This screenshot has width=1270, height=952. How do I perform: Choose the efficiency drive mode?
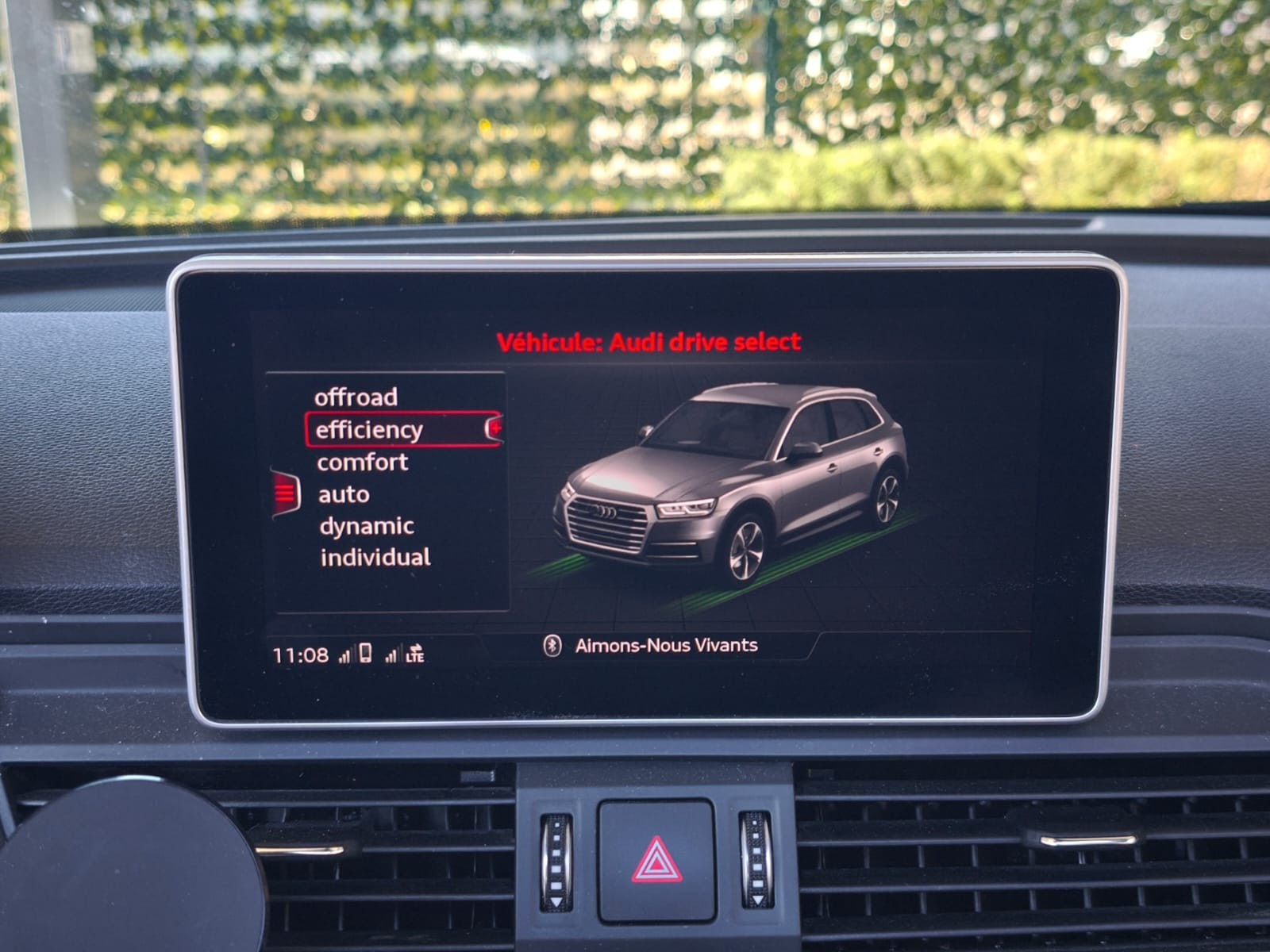(370, 430)
